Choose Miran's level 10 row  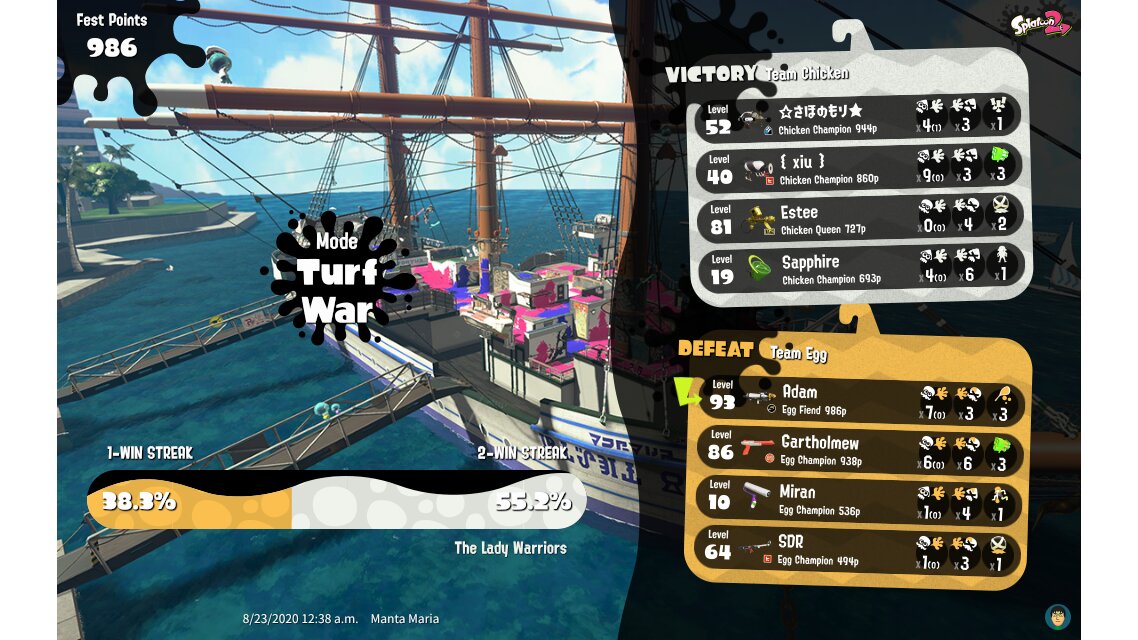coord(860,499)
